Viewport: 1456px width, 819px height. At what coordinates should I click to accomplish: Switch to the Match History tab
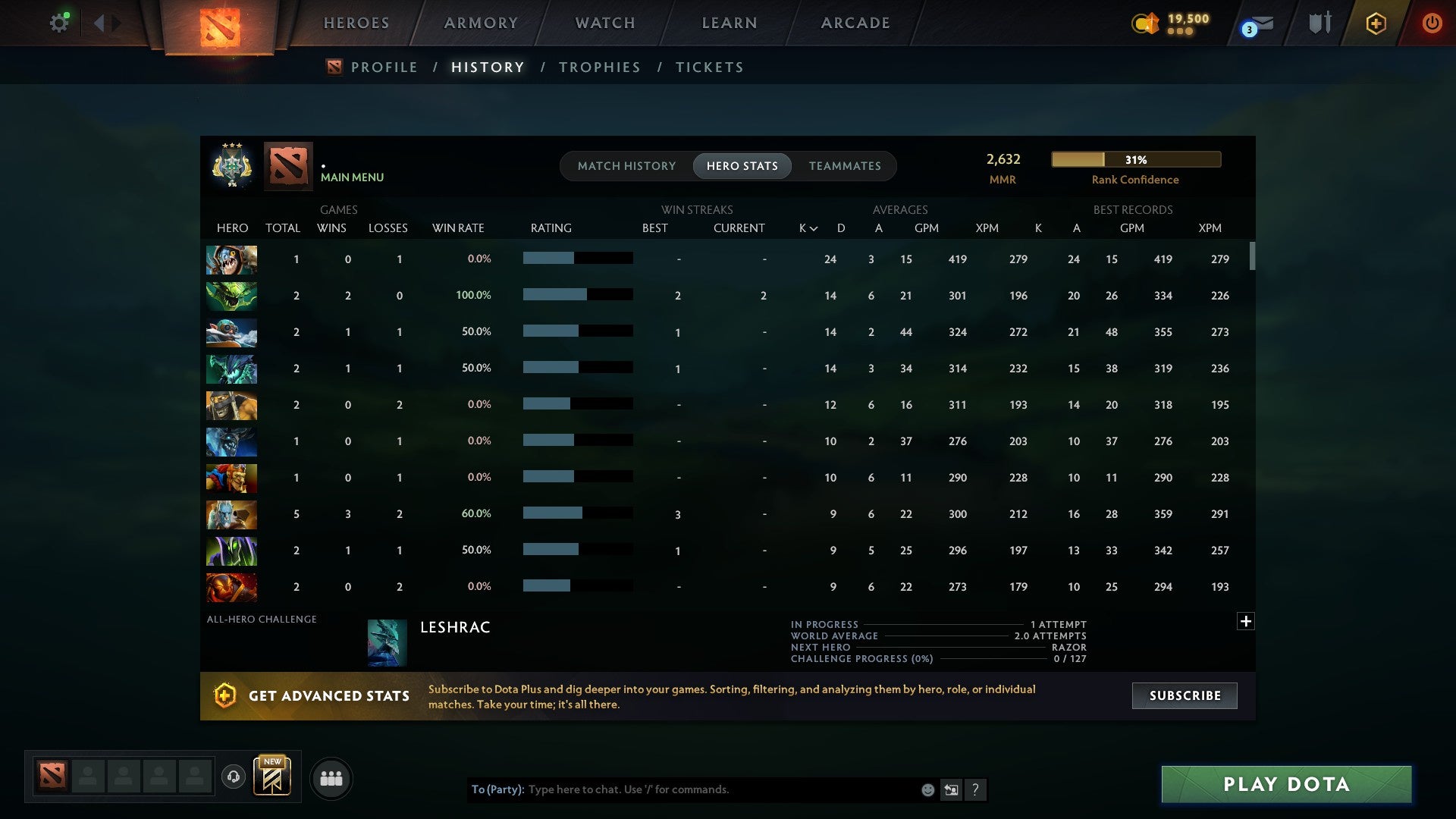626,165
